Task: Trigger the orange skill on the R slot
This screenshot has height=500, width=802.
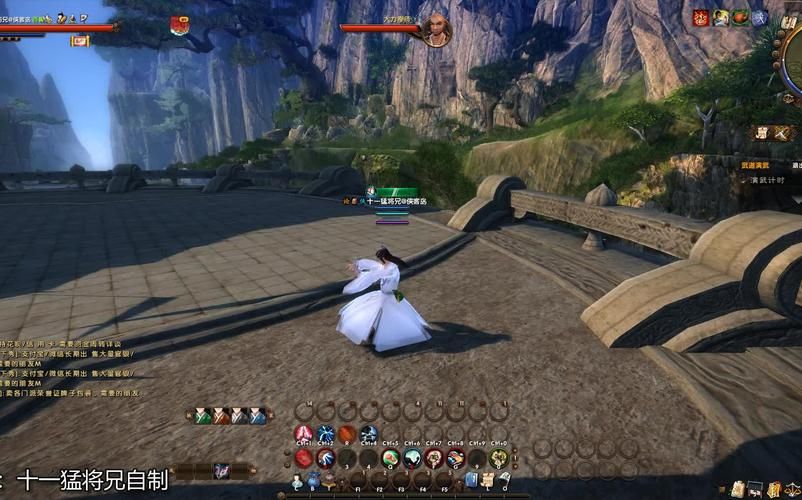Action: pos(347,434)
